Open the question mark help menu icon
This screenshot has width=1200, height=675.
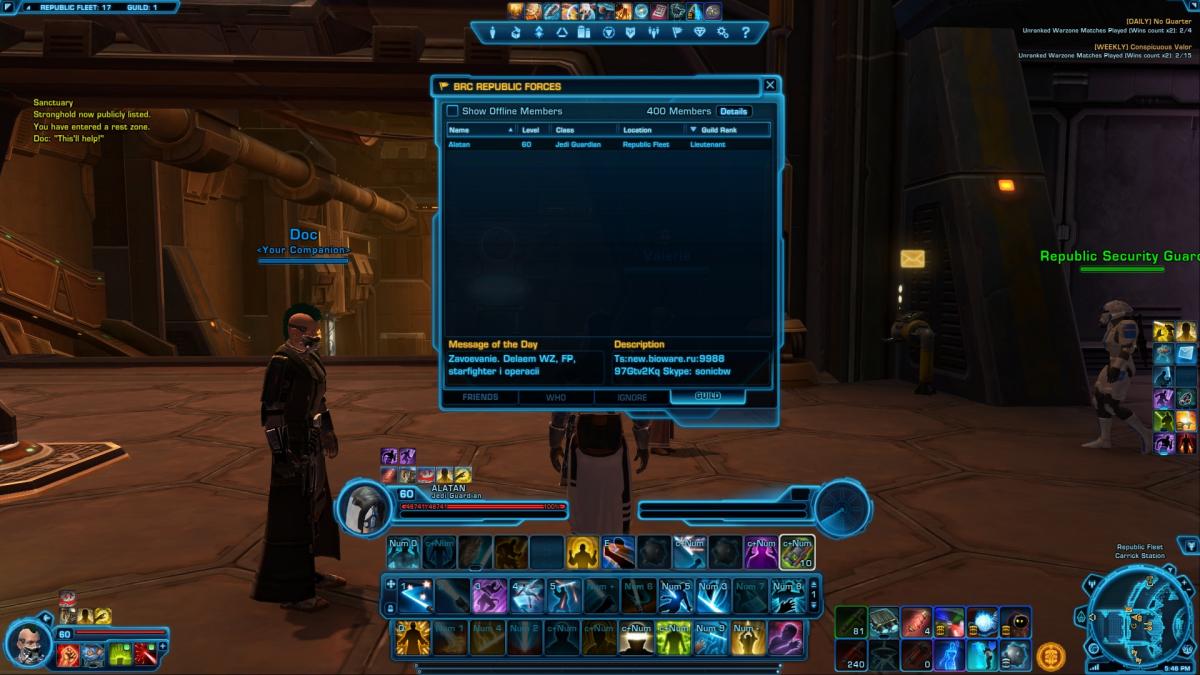pos(746,33)
